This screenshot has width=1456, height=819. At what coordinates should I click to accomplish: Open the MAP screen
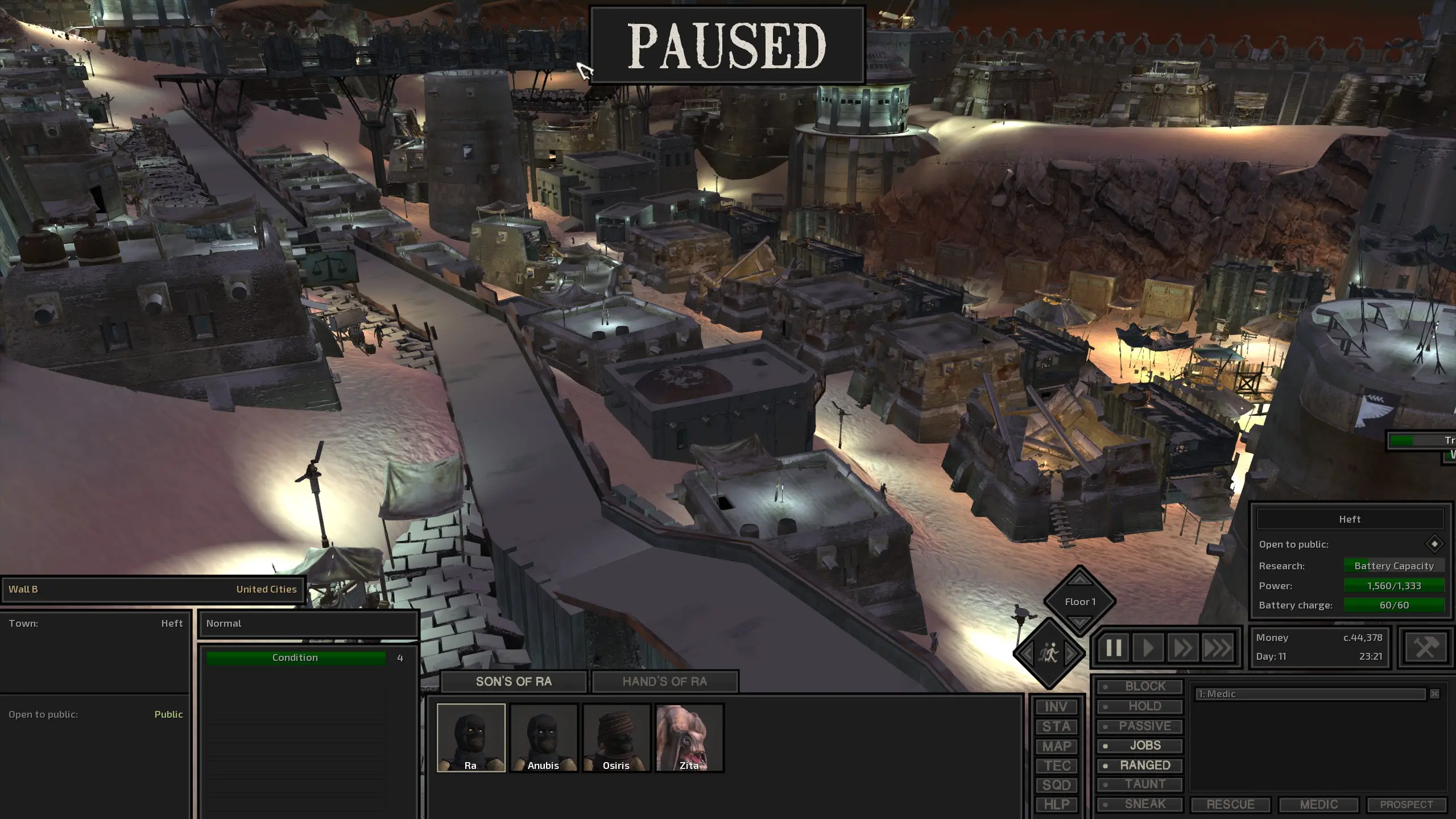coord(1056,746)
